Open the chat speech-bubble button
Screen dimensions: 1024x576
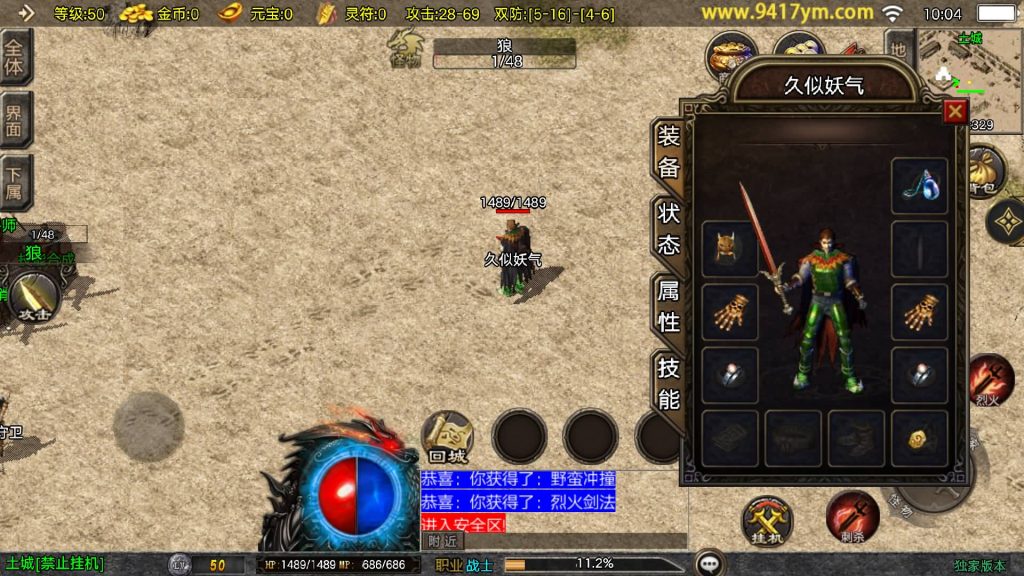(x=710, y=563)
